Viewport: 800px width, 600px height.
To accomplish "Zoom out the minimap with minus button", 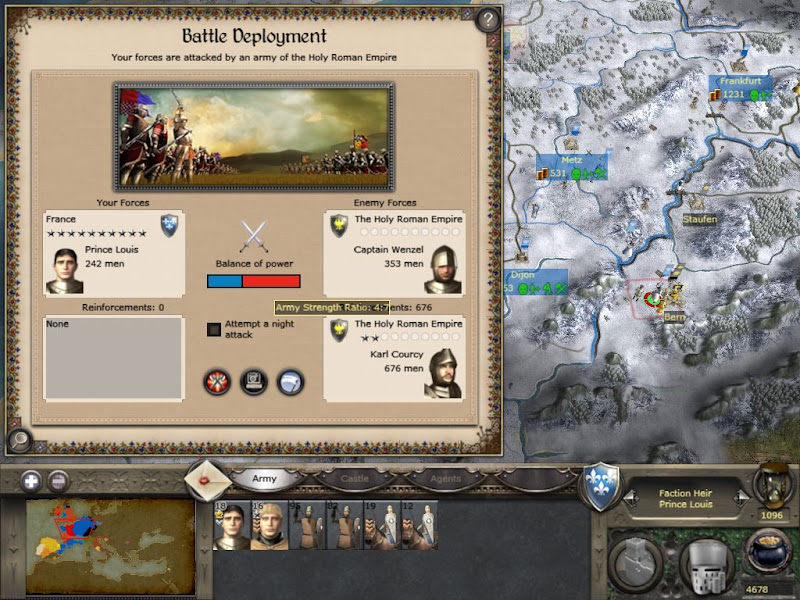I will click(x=58, y=479).
